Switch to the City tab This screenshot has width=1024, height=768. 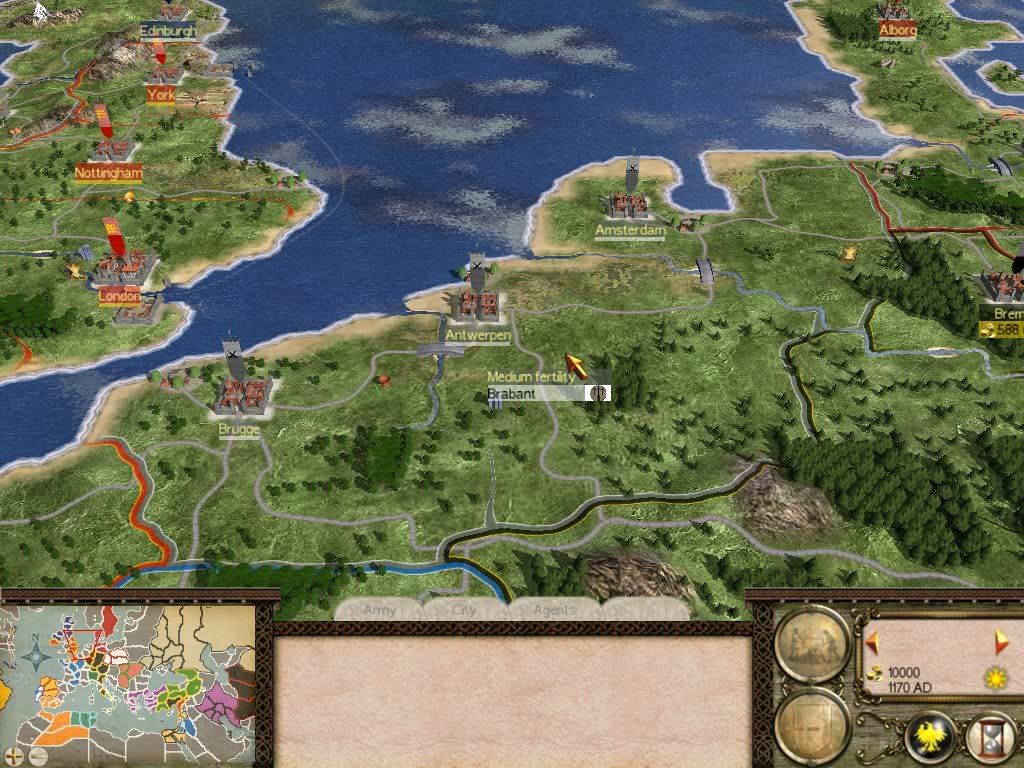pyautogui.click(x=465, y=610)
